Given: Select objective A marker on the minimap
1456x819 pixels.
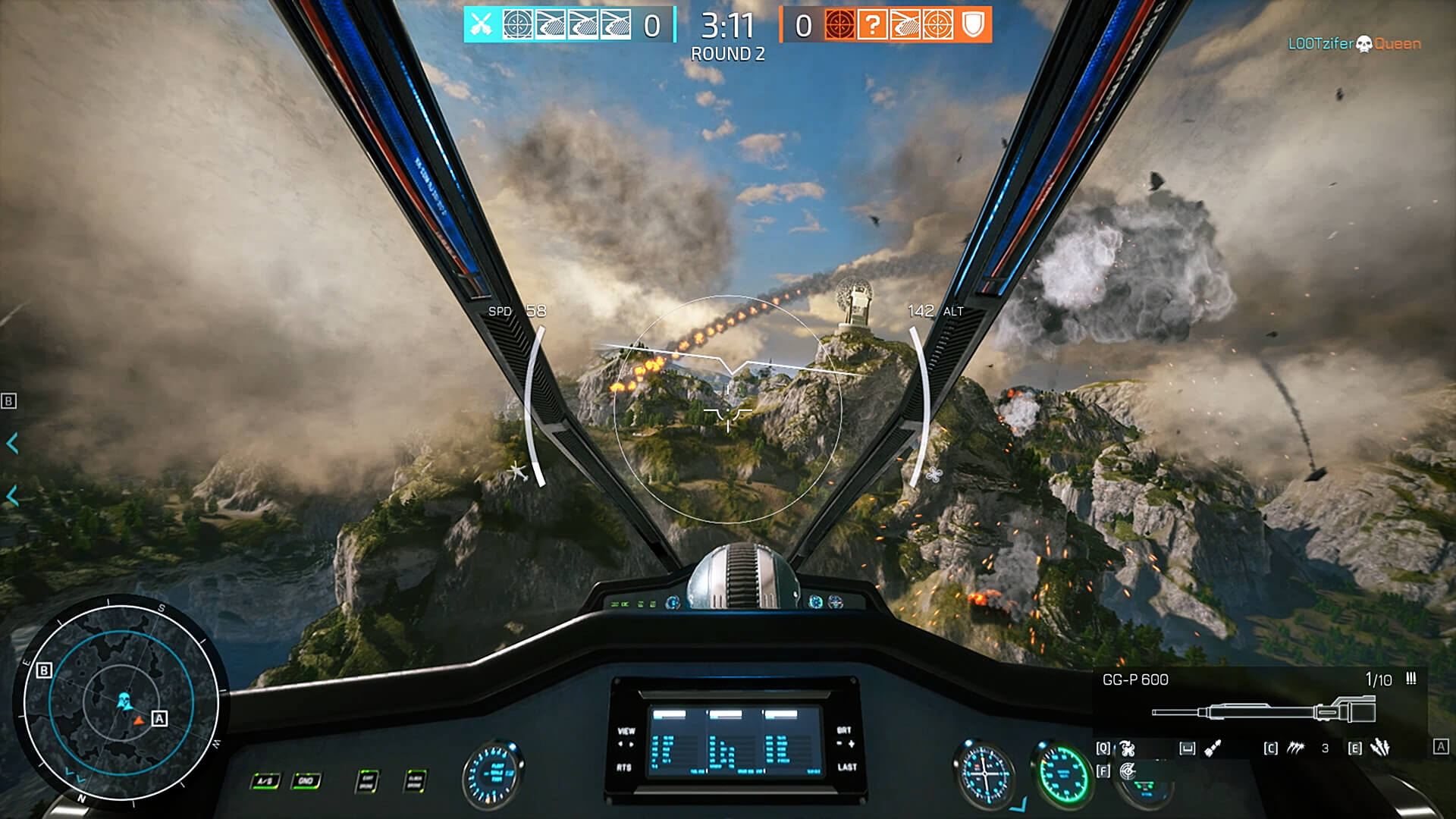Looking at the screenshot, I should (x=159, y=717).
